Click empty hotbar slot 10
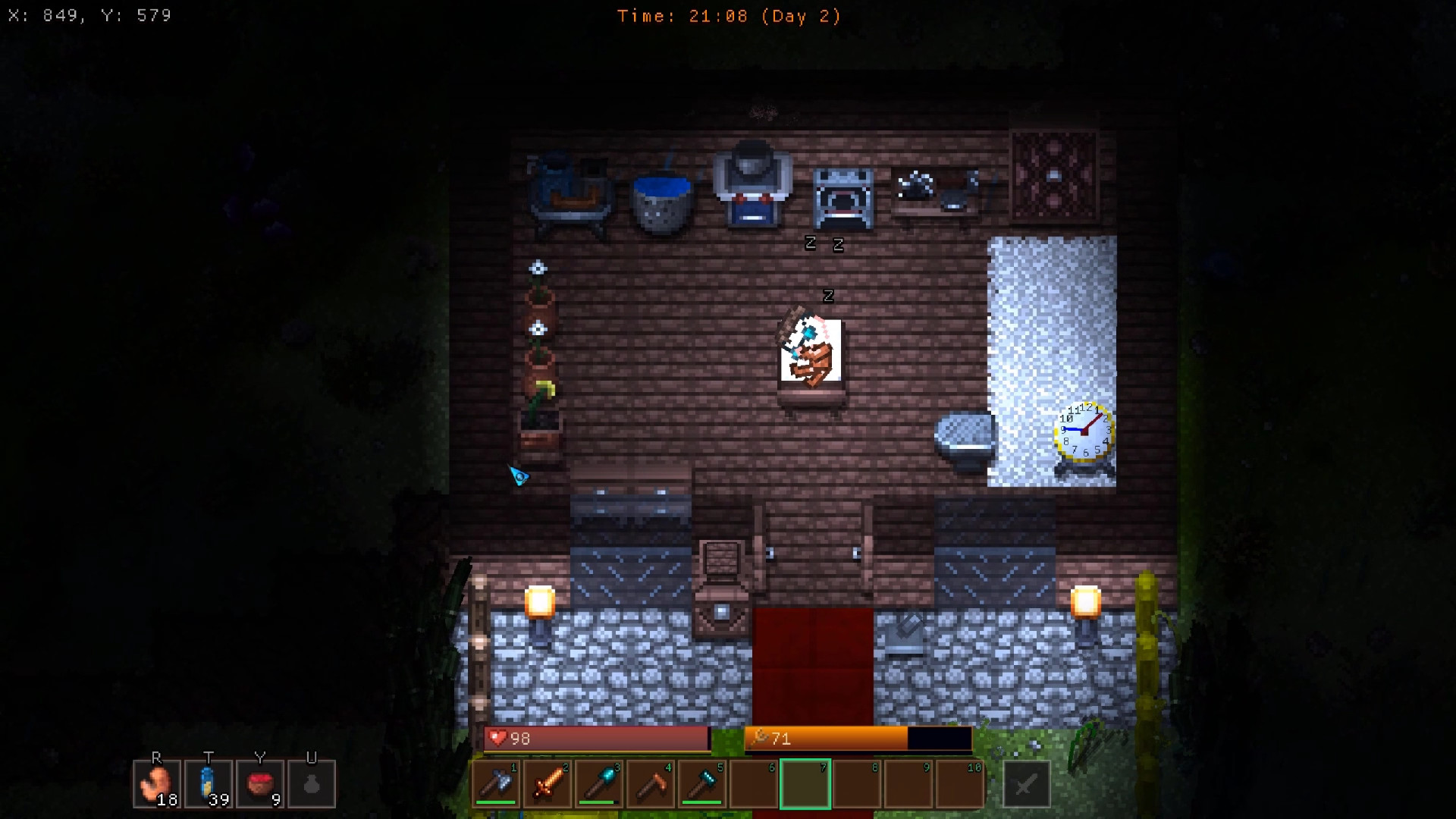 coord(960,784)
